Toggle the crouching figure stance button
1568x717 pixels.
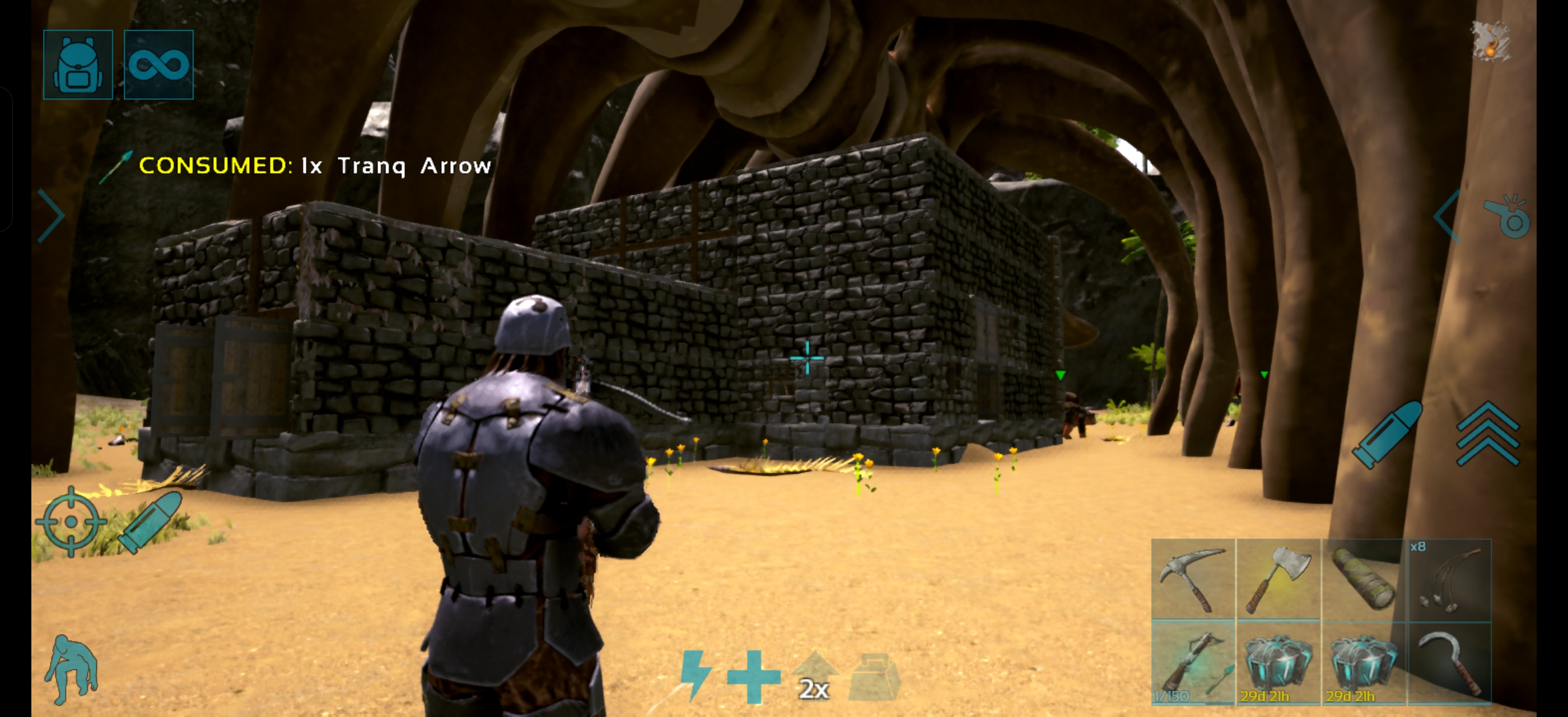pyautogui.click(x=71, y=669)
